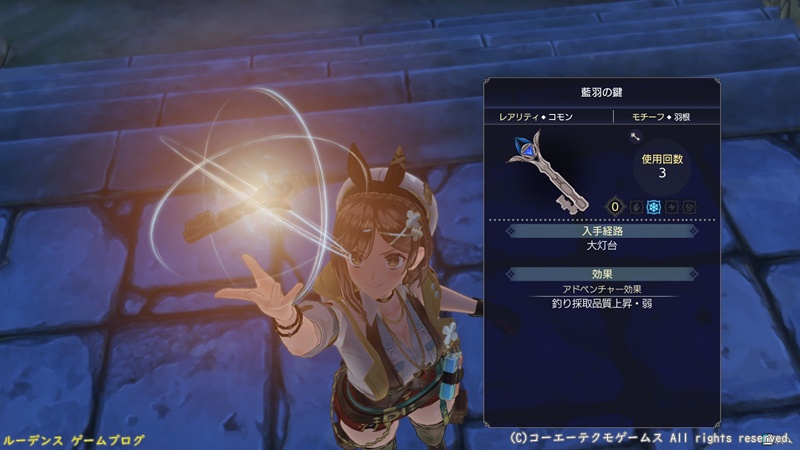Click the fire element icon
The image size is (800, 450).
click(x=636, y=207)
